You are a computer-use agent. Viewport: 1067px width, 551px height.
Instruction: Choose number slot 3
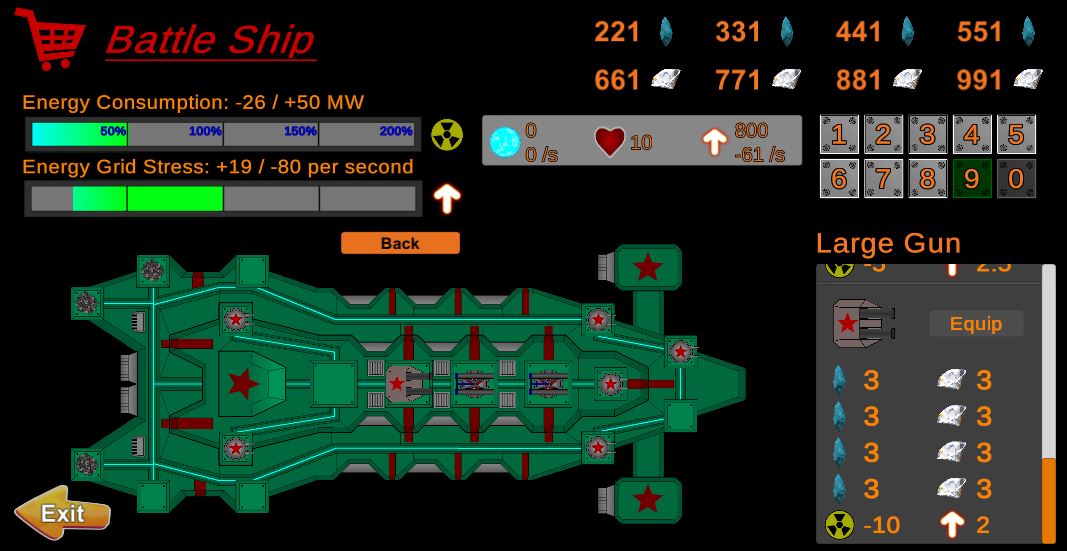(x=927, y=135)
